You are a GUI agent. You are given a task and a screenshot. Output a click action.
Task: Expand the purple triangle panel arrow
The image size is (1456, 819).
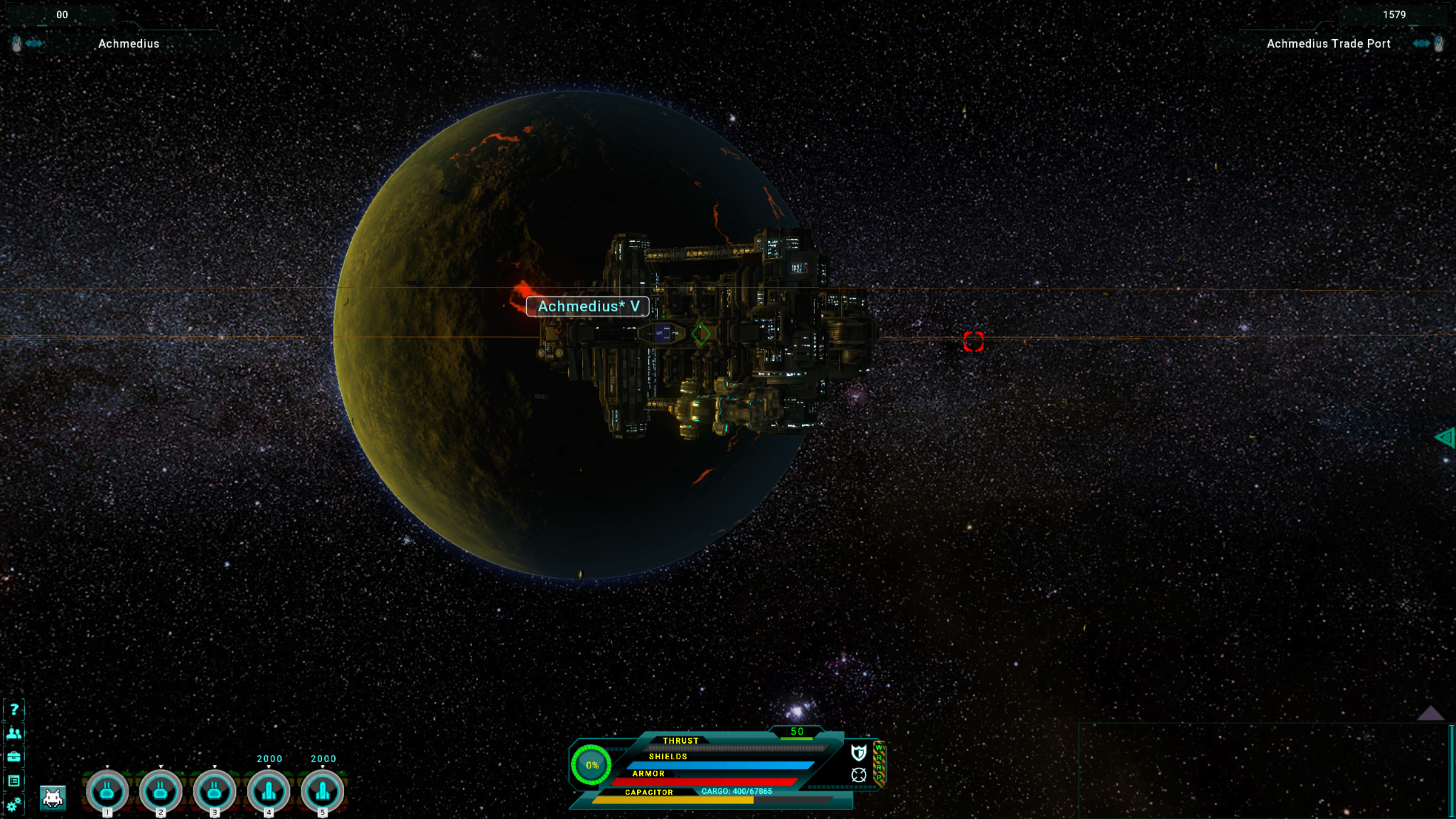coord(1430,713)
